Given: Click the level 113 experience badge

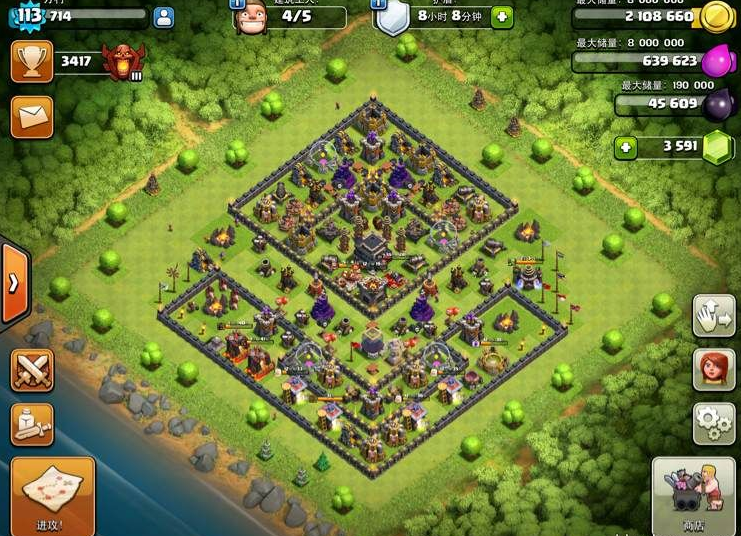Looking at the screenshot, I should pos(30,15).
